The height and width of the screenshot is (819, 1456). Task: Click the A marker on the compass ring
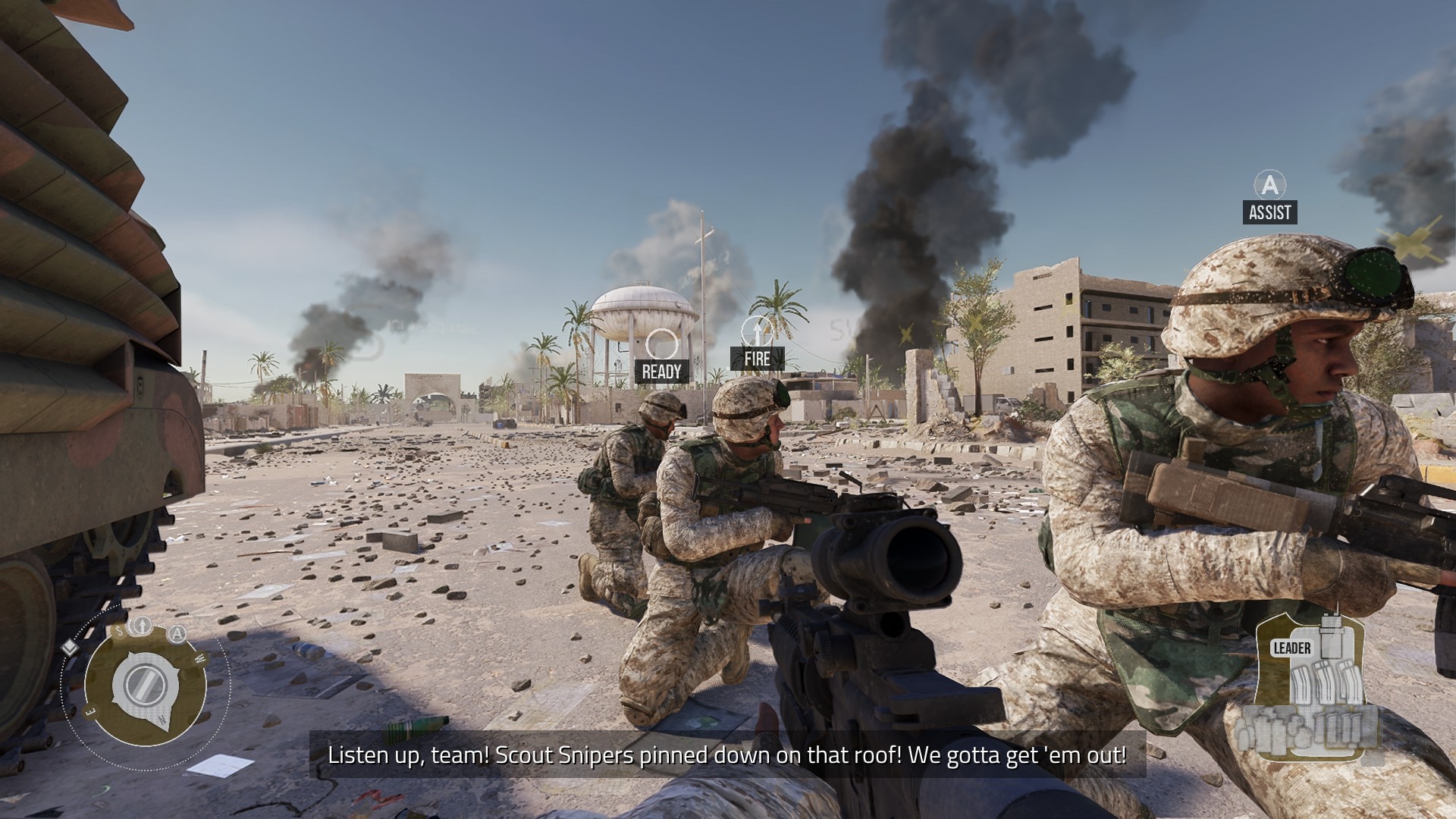coord(177,634)
